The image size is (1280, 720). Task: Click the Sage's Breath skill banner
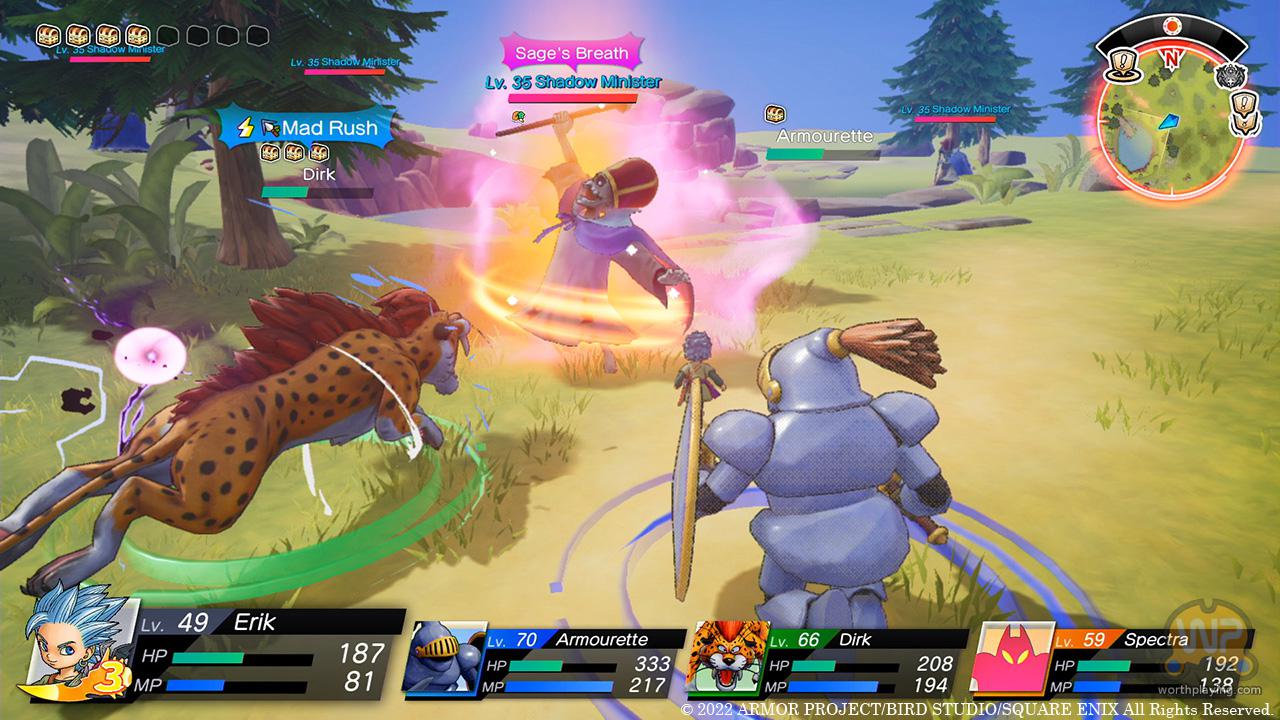572,53
